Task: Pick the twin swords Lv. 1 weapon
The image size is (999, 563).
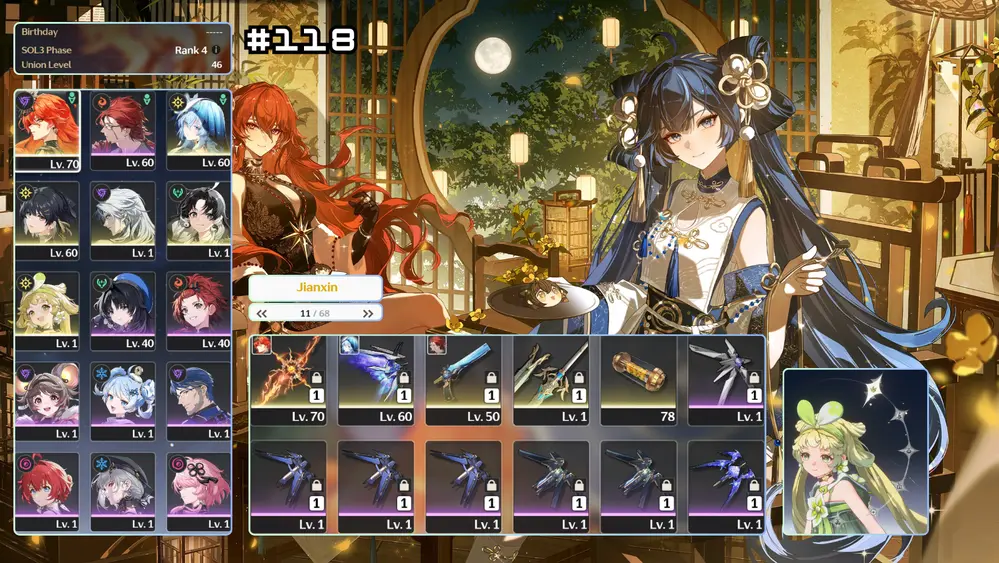Action: (x=551, y=376)
